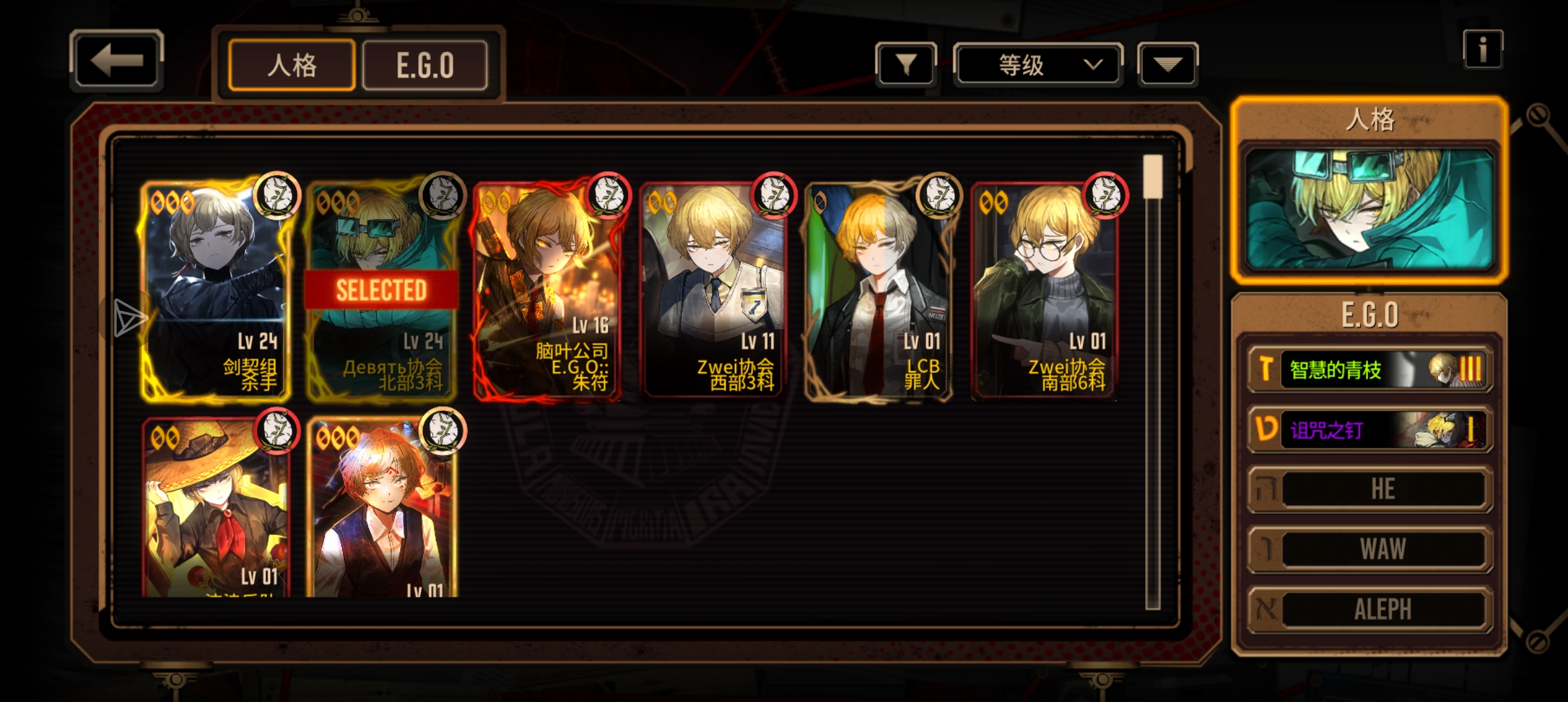Open the empty ALEPH E.G.O slot
Screen dimensions: 1568x702
click(x=1369, y=609)
